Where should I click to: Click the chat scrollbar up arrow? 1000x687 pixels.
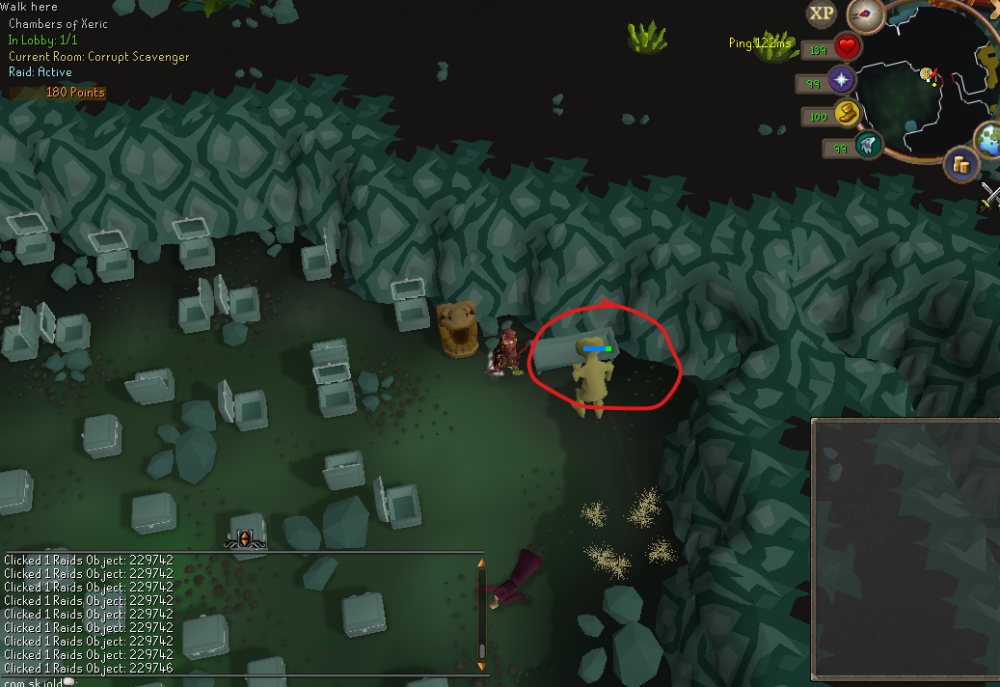coord(481,564)
